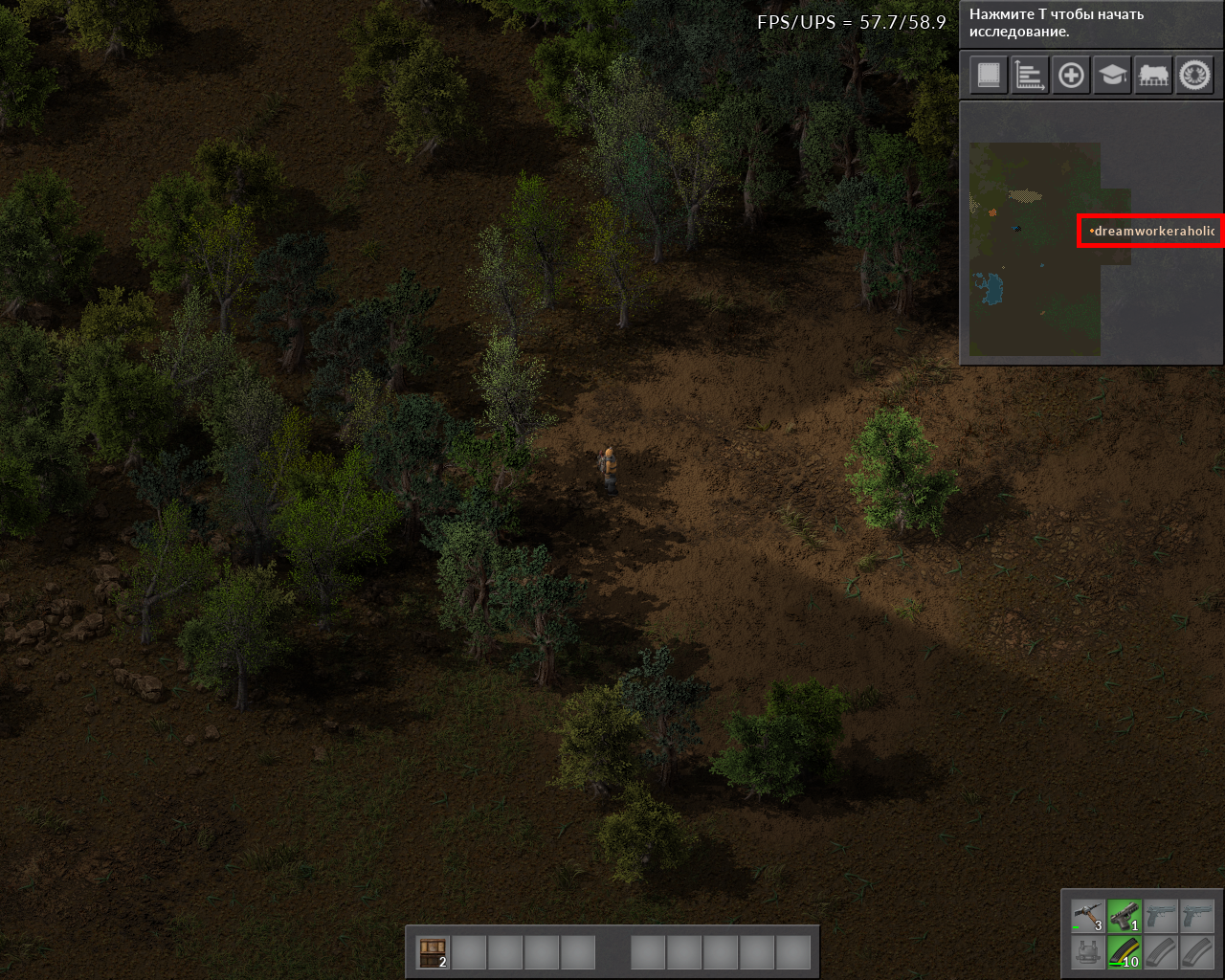
Task: Choose the equipped pistol weapon slot
Action: coord(1125,916)
